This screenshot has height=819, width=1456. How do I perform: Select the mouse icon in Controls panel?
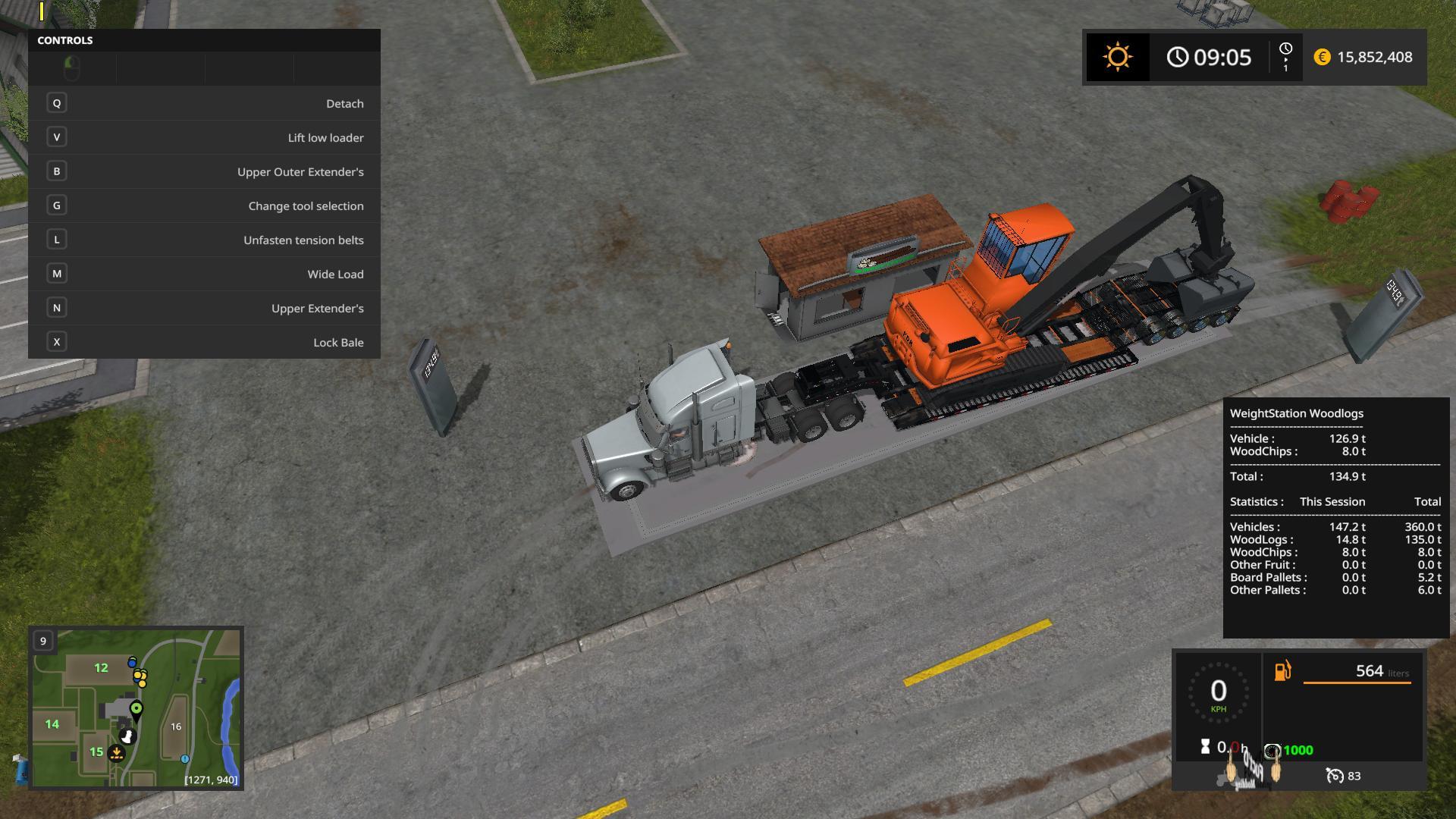(72, 68)
